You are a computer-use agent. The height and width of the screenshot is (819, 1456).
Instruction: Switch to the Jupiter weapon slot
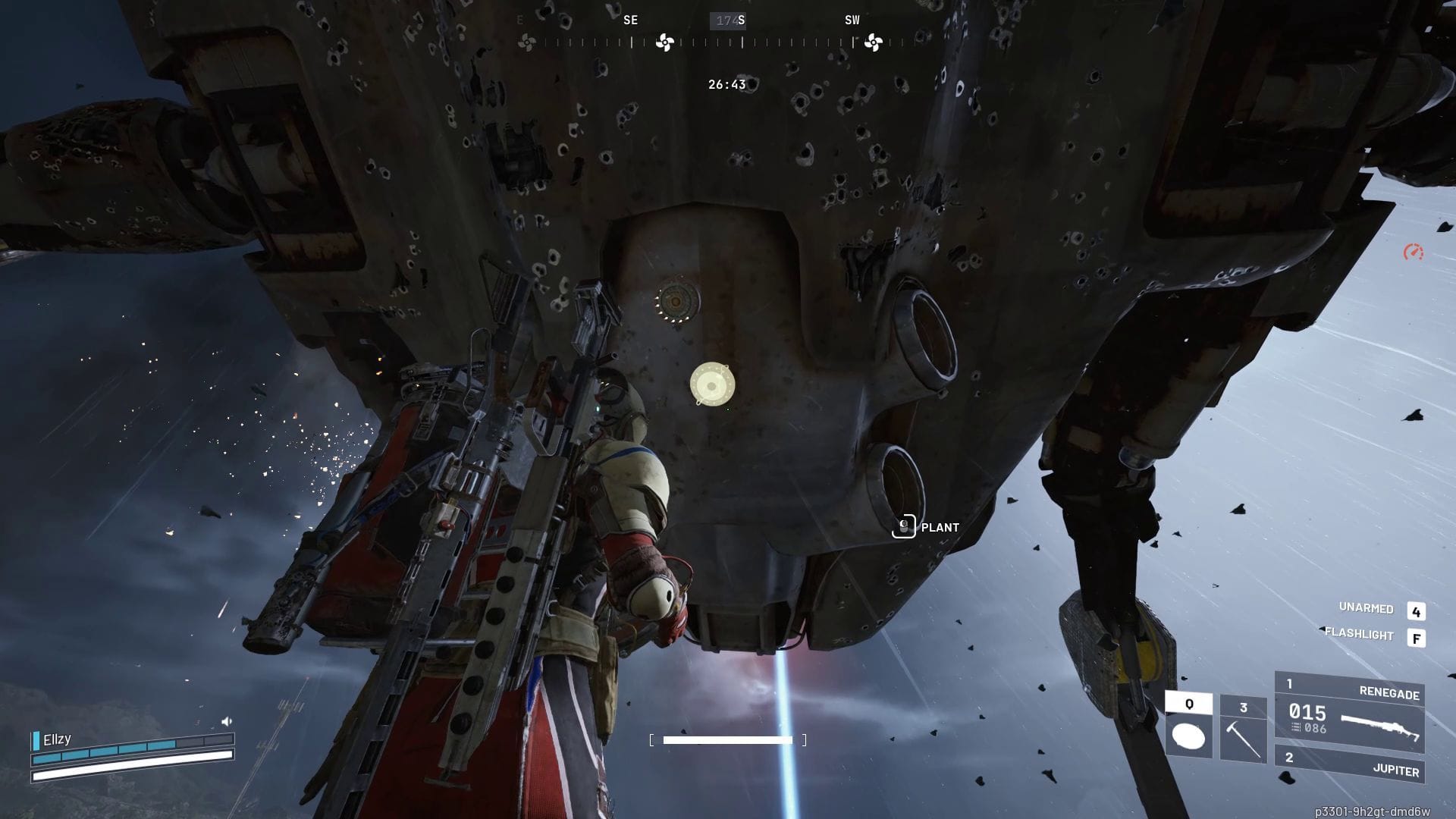pos(1350,766)
